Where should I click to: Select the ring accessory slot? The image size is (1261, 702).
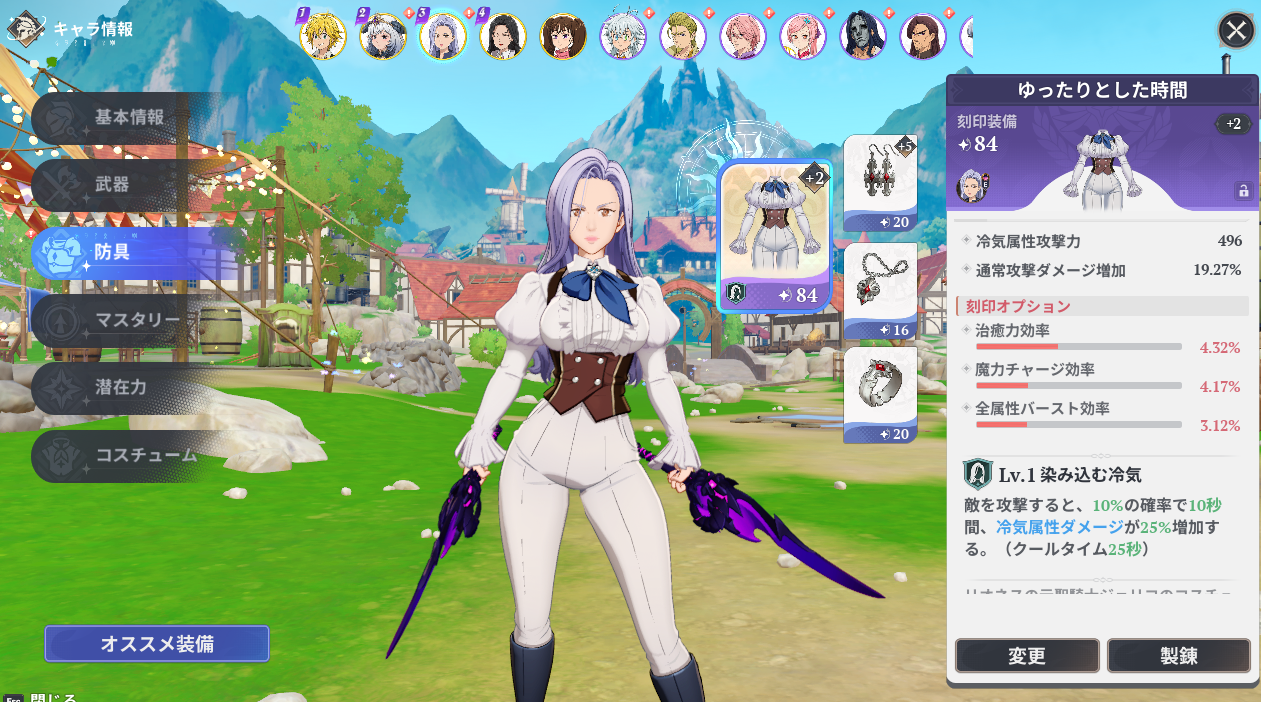[x=880, y=394]
